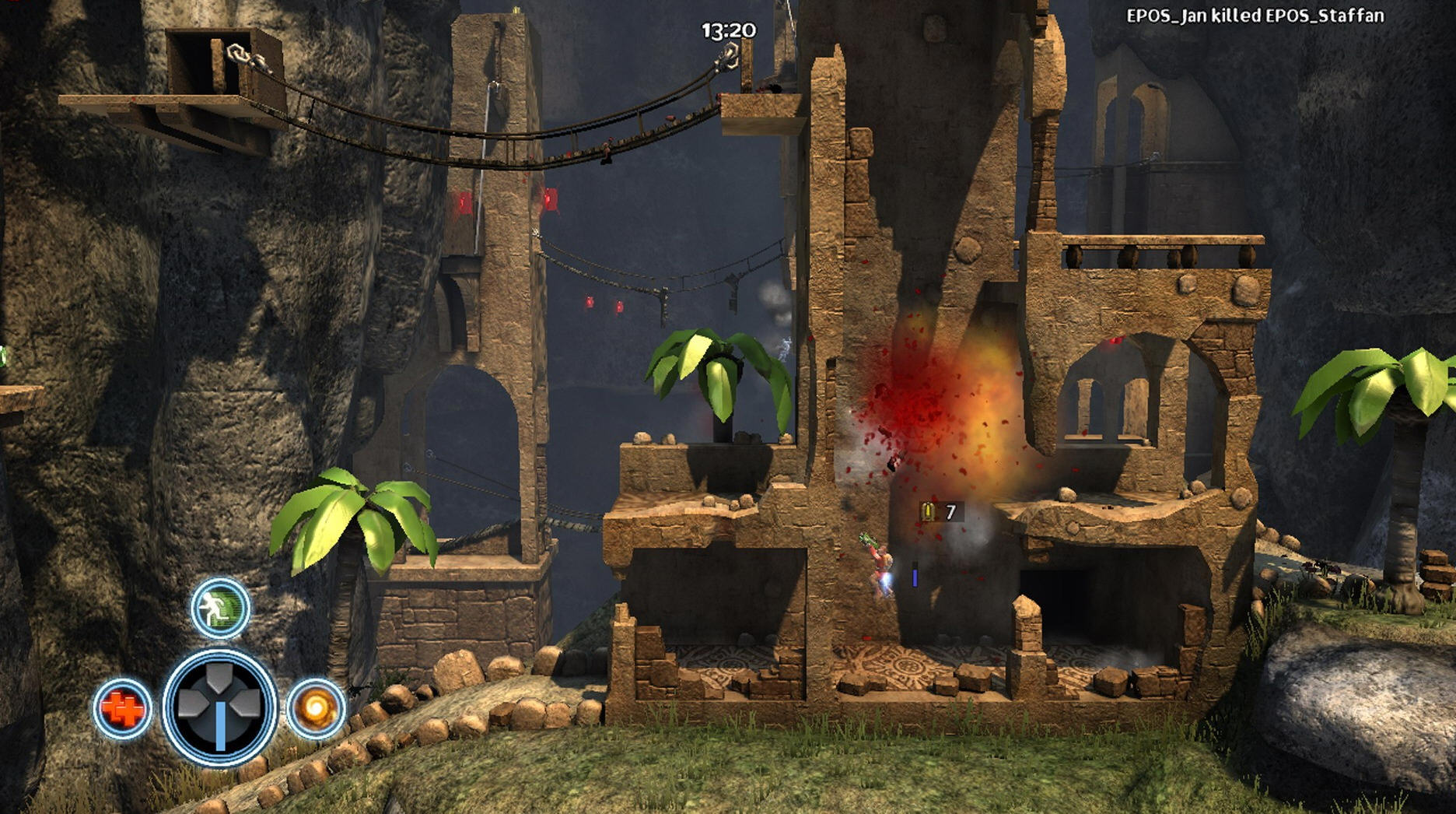Activate the green running-man sprint ability

coord(220,607)
